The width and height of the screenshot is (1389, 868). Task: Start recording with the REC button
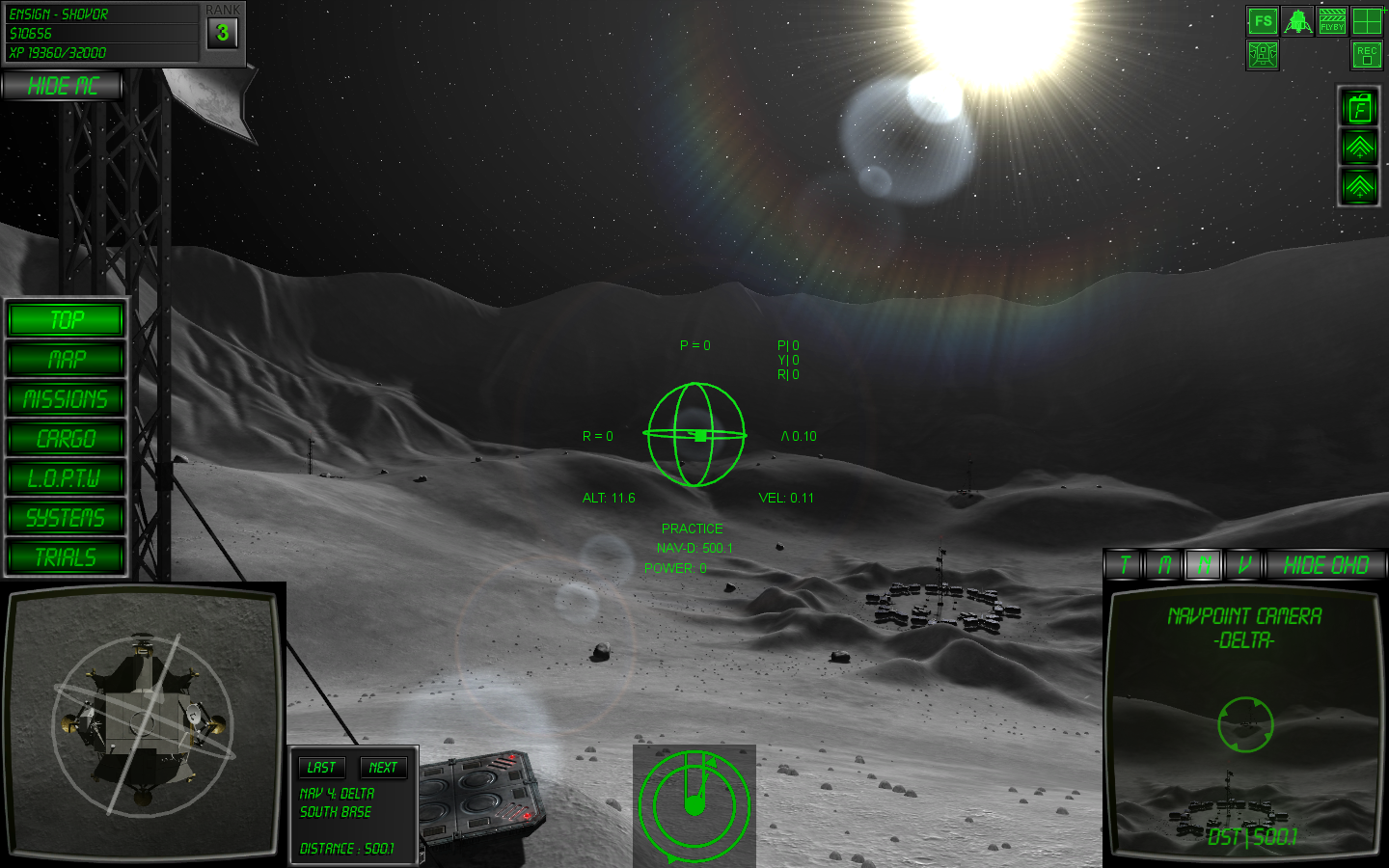(1367, 55)
